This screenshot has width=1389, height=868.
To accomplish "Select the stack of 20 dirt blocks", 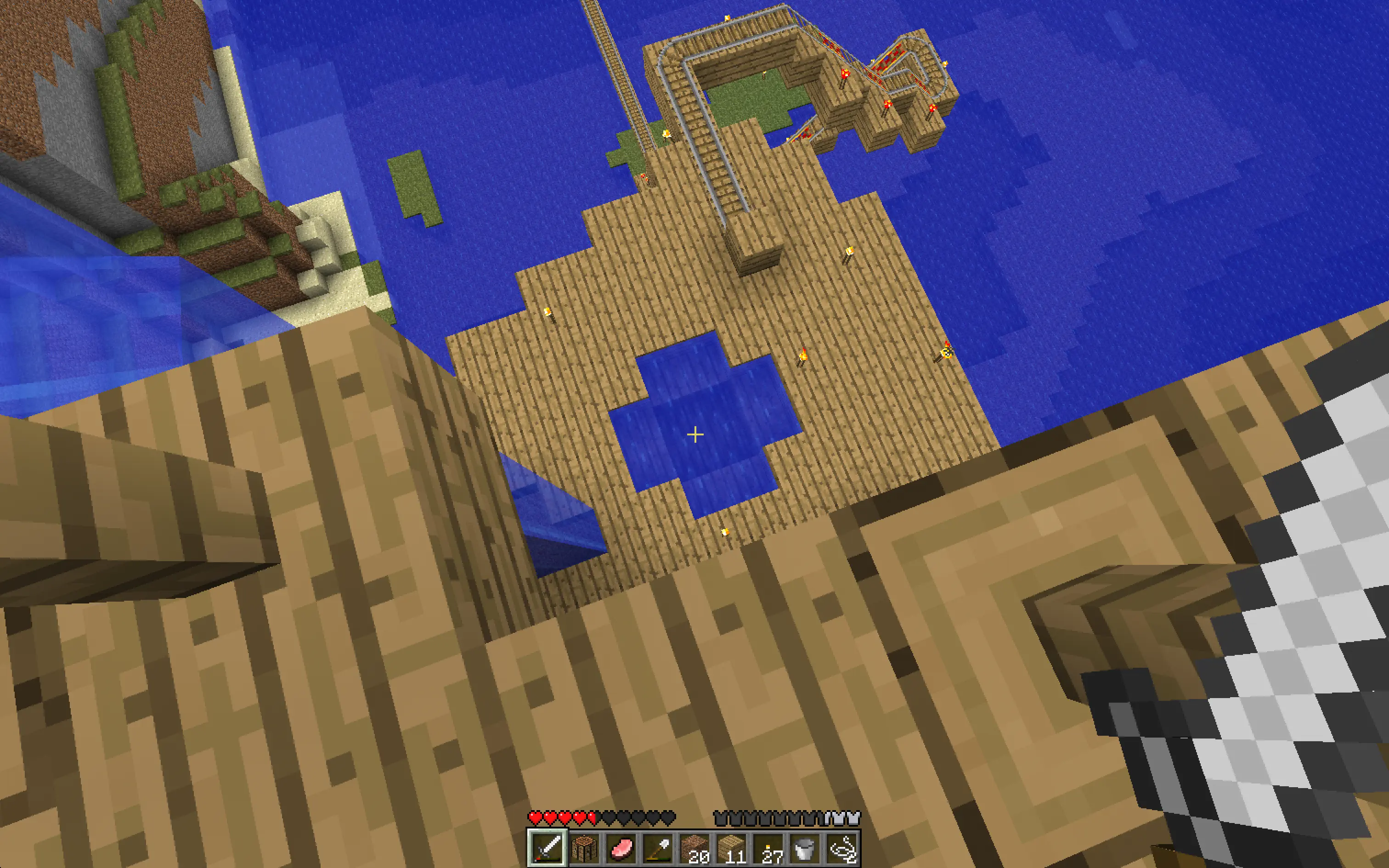I will 696,849.
